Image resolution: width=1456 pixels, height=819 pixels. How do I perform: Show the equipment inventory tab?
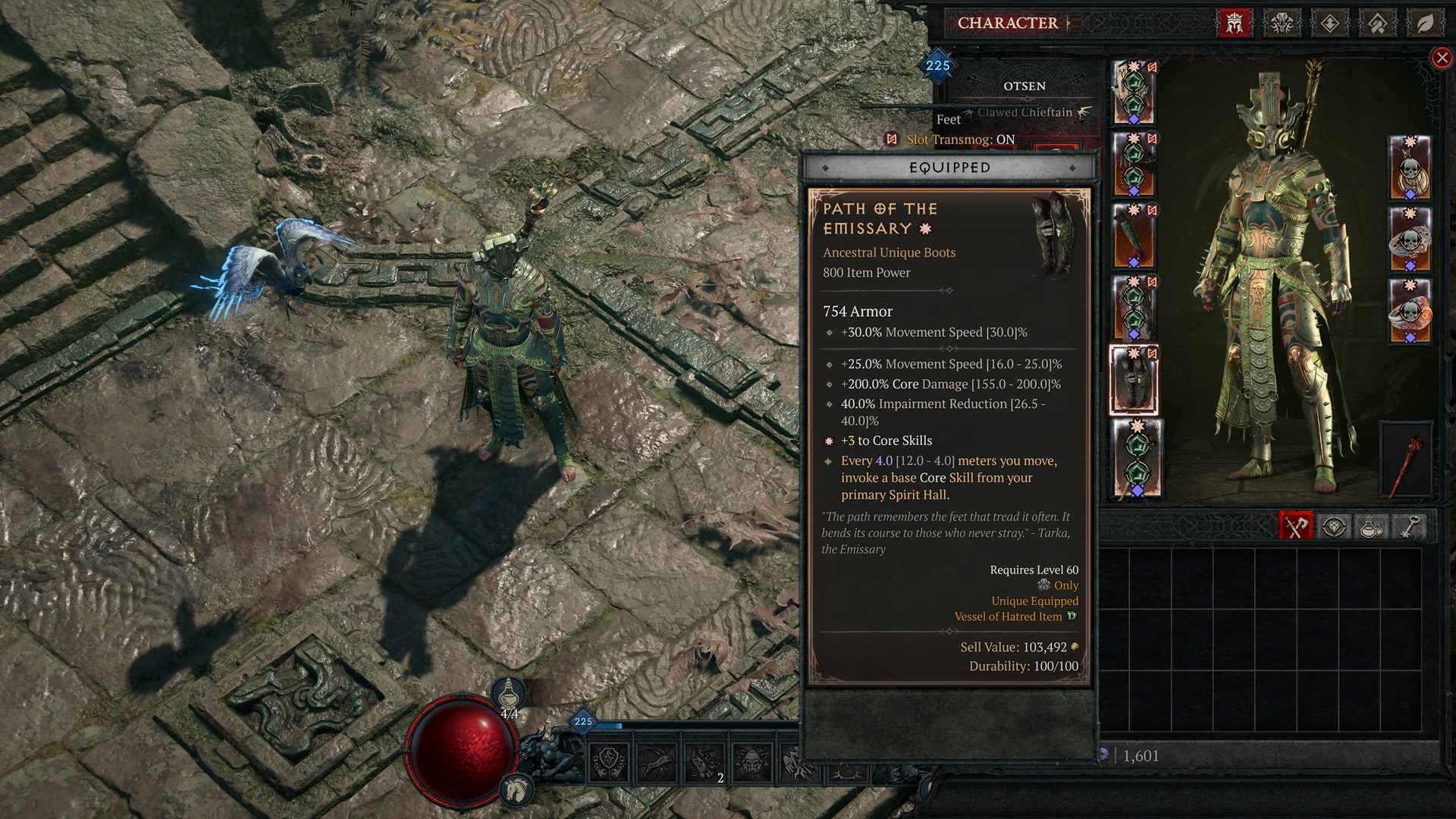pyautogui.click(x=1296, y=526)
